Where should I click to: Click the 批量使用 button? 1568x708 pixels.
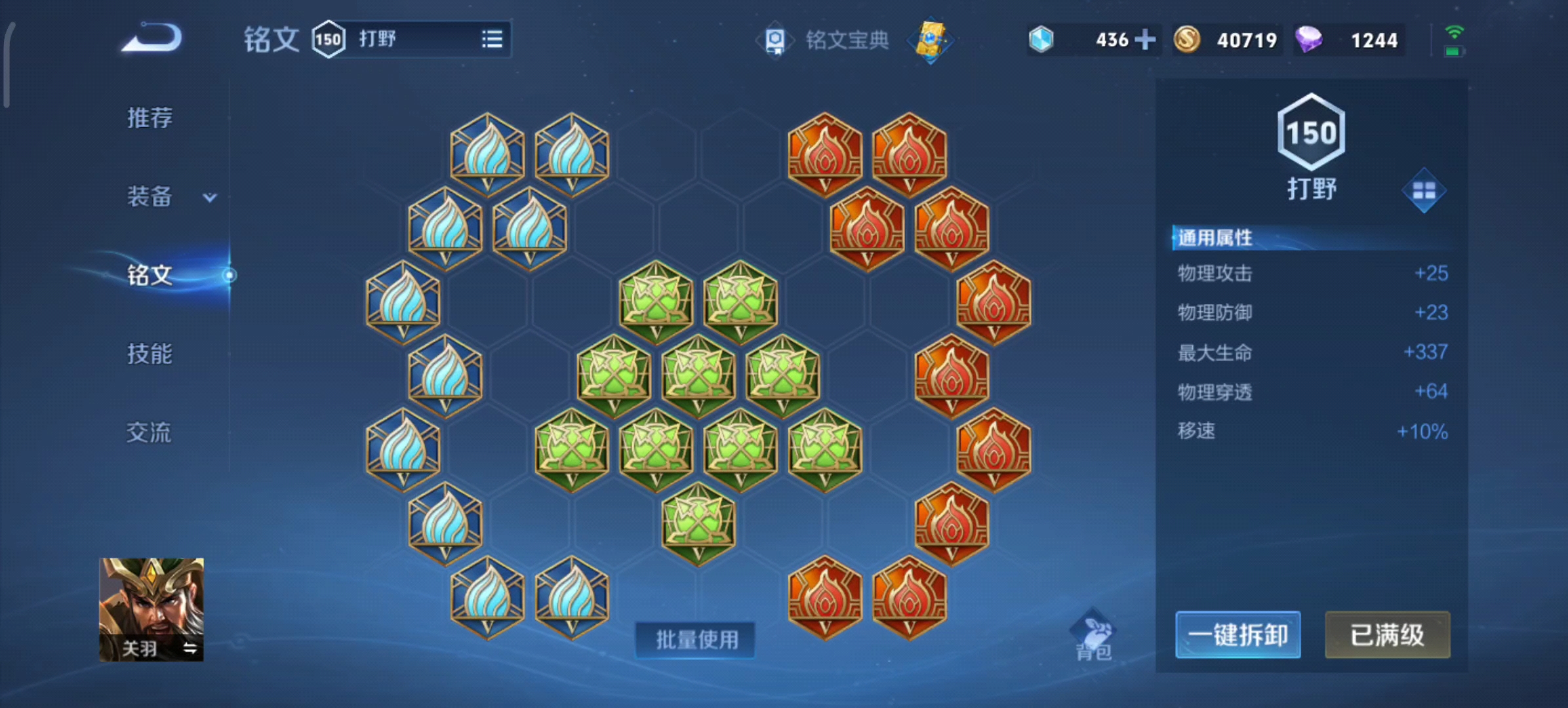696,639
